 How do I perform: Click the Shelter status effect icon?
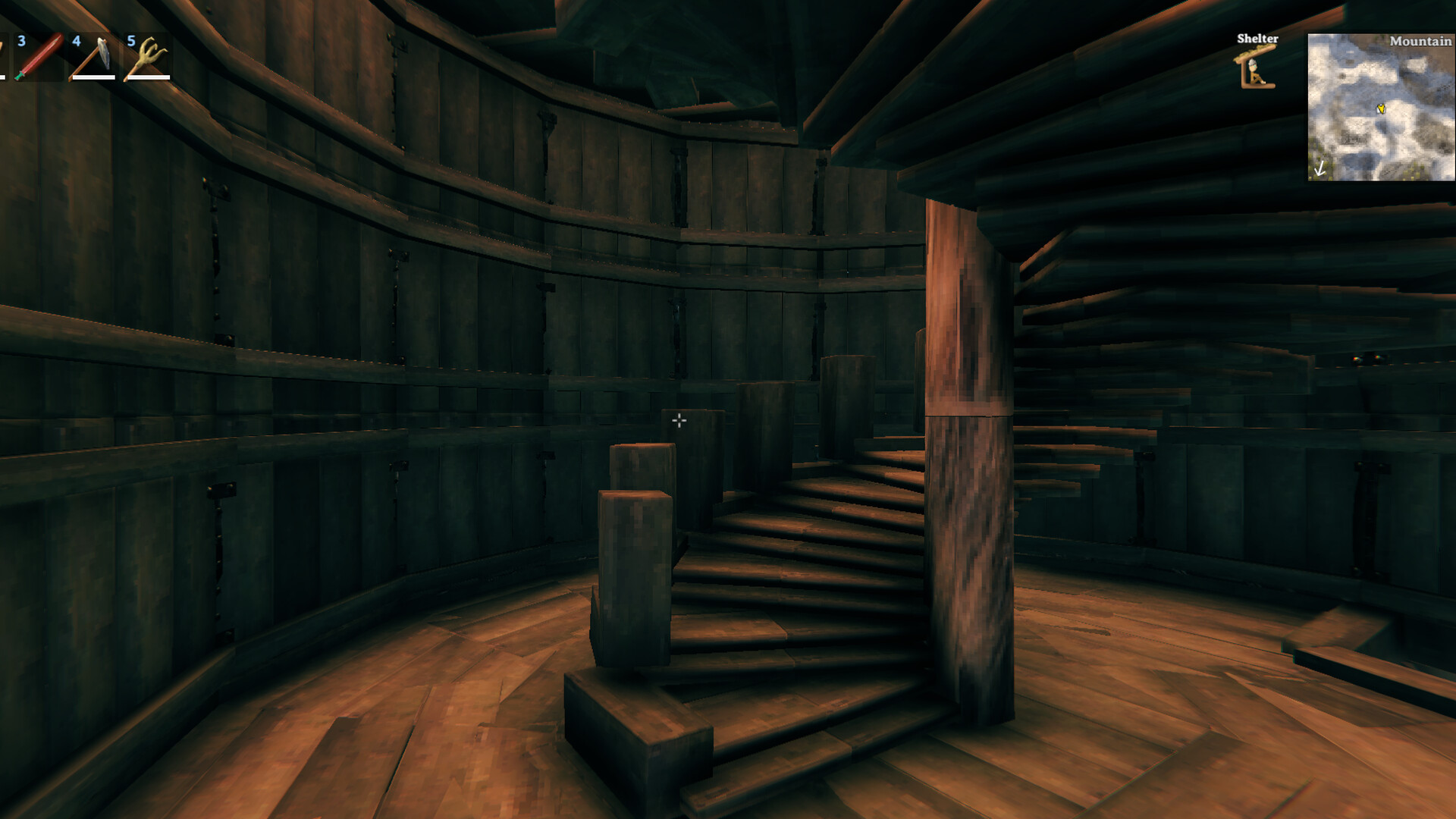[1257, 67]
